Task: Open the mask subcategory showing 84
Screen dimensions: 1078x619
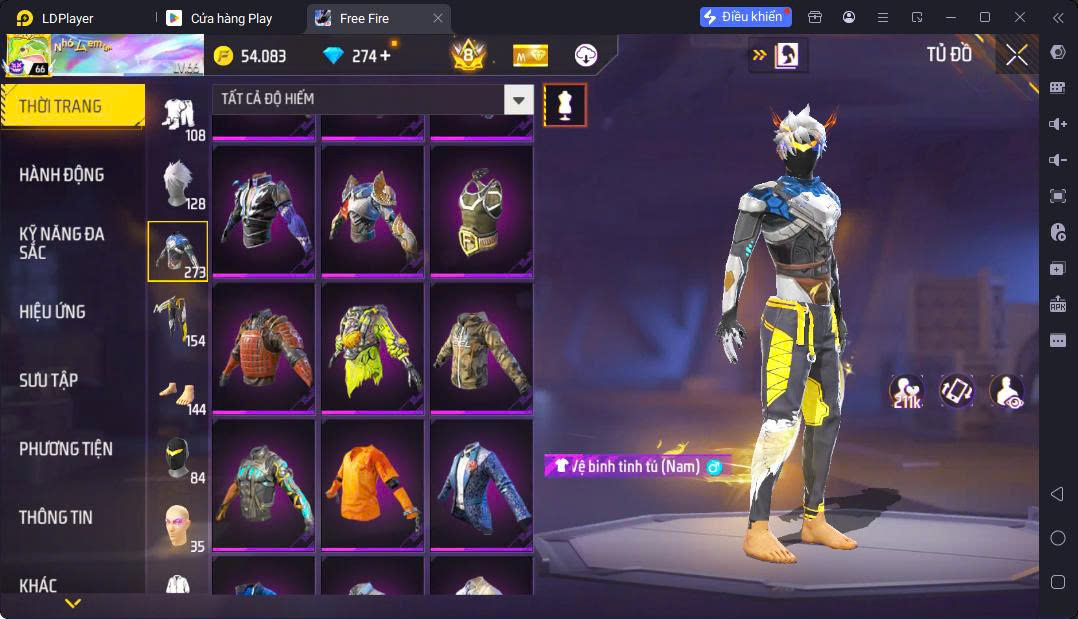Action: 178,458
